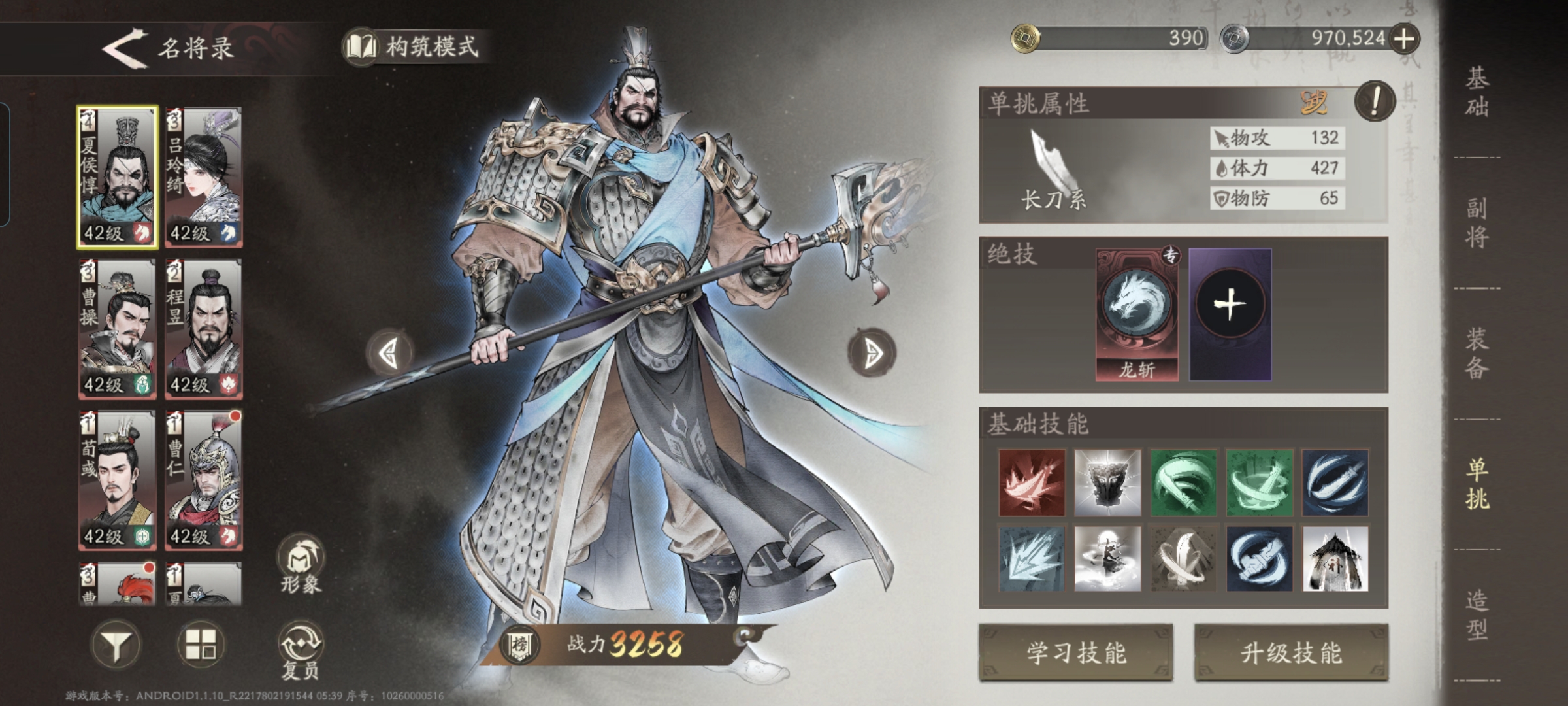Open 构筑模式 at the top
The width and height of the screenshot is (1568, 706).
(x=418, y=44)
